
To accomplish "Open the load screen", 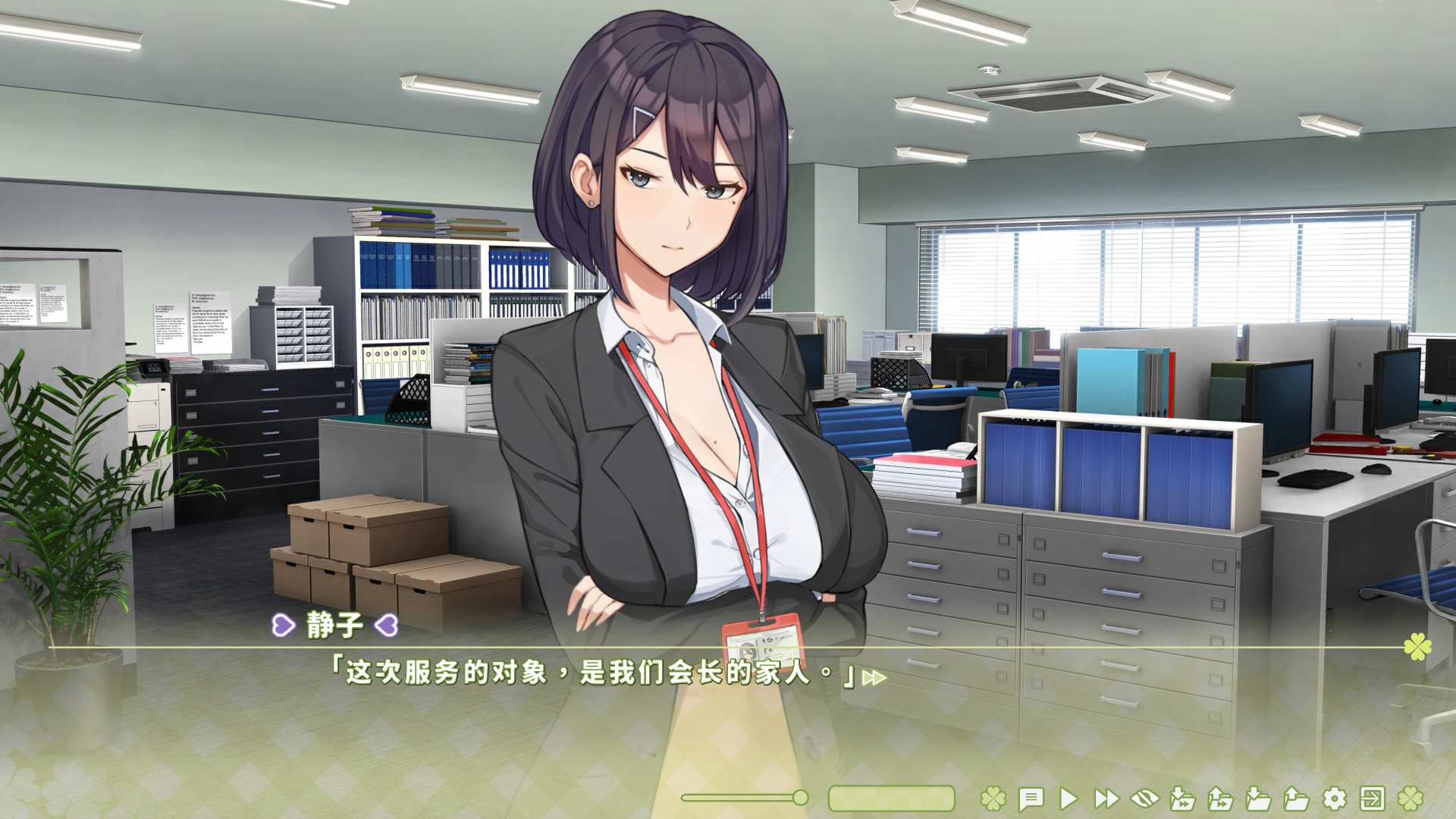I will [x=1298, y=798].
